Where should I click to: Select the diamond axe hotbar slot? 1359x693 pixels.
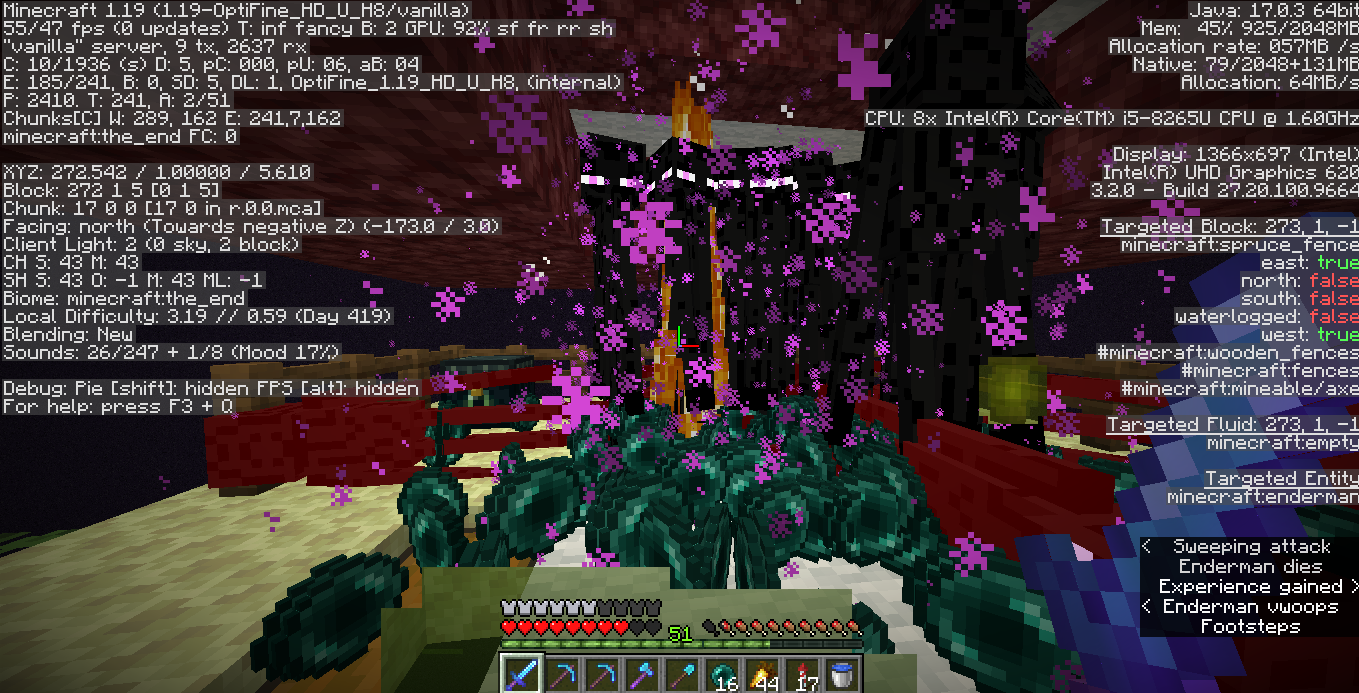pyautogui.click(x=641, y=673)
